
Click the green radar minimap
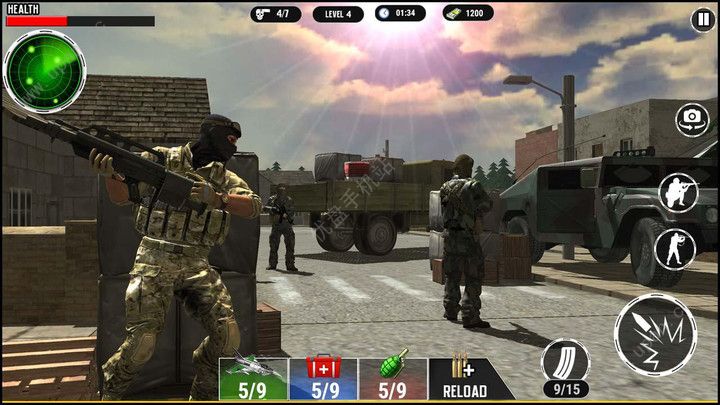45,70
